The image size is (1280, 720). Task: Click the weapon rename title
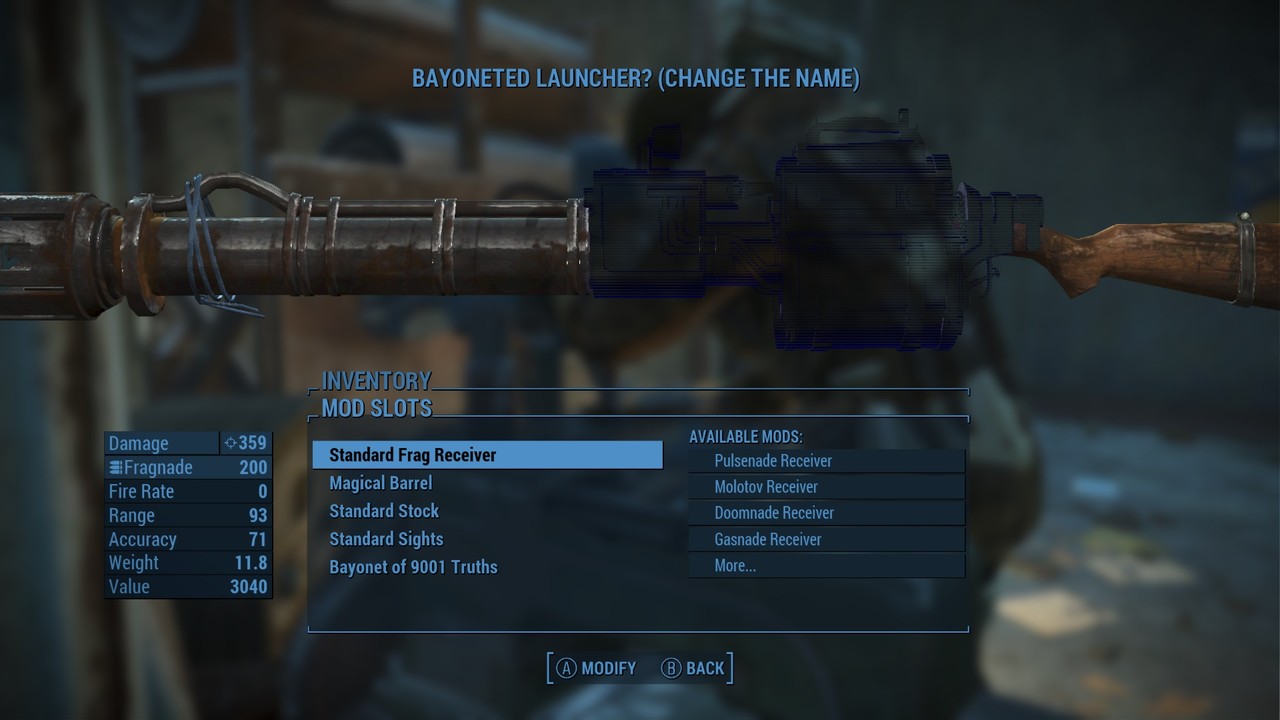click(x=639, y=77)
